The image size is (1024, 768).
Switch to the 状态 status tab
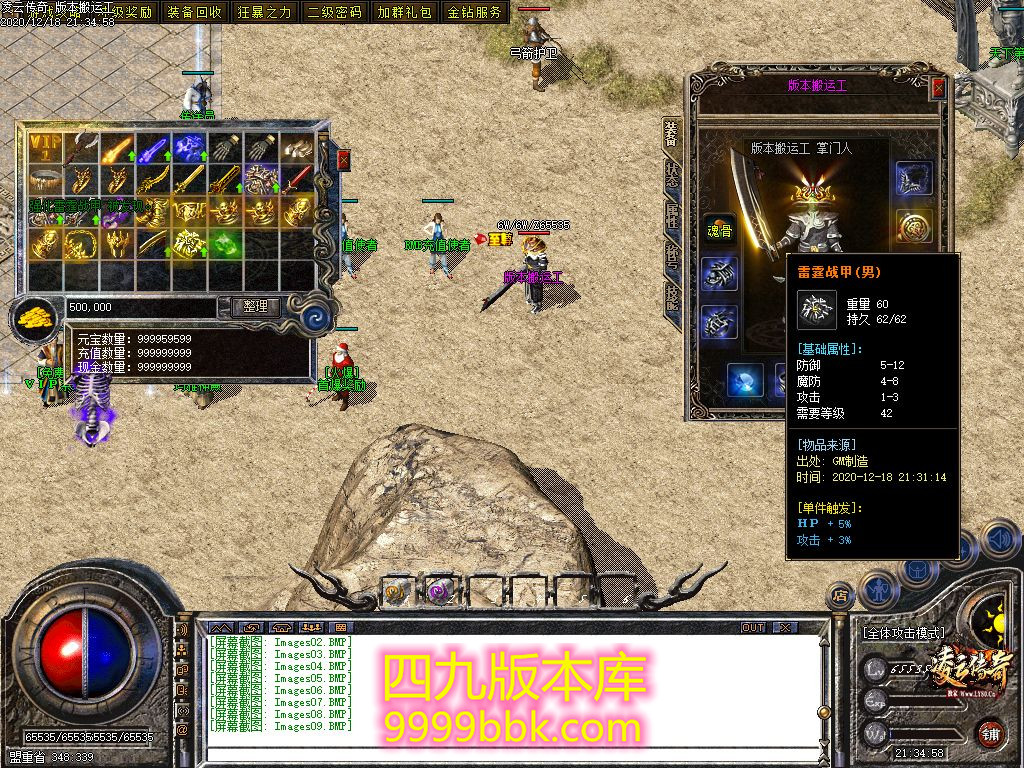tap(673, 174)
